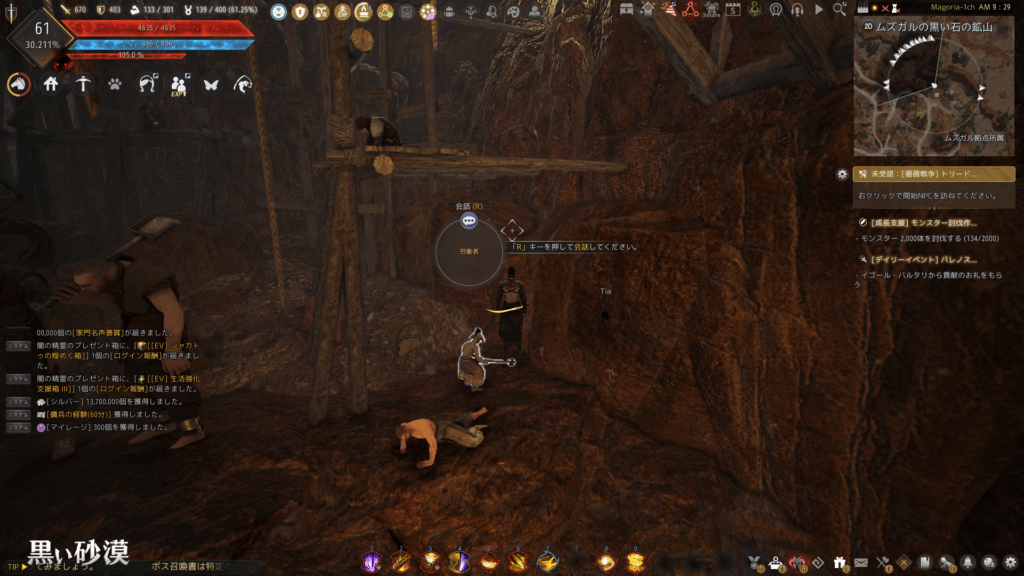Click the house residence icon
The width and height of the screenshot is (1024, 576).
tap(50, 85)
